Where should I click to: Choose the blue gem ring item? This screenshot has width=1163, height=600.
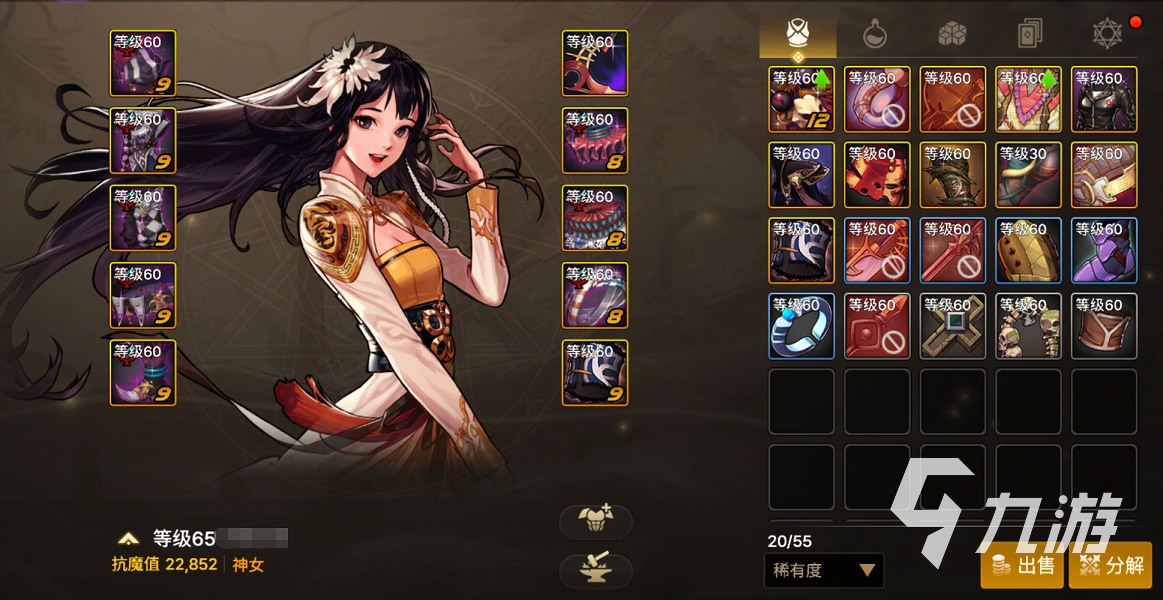[x=801, y=326]
